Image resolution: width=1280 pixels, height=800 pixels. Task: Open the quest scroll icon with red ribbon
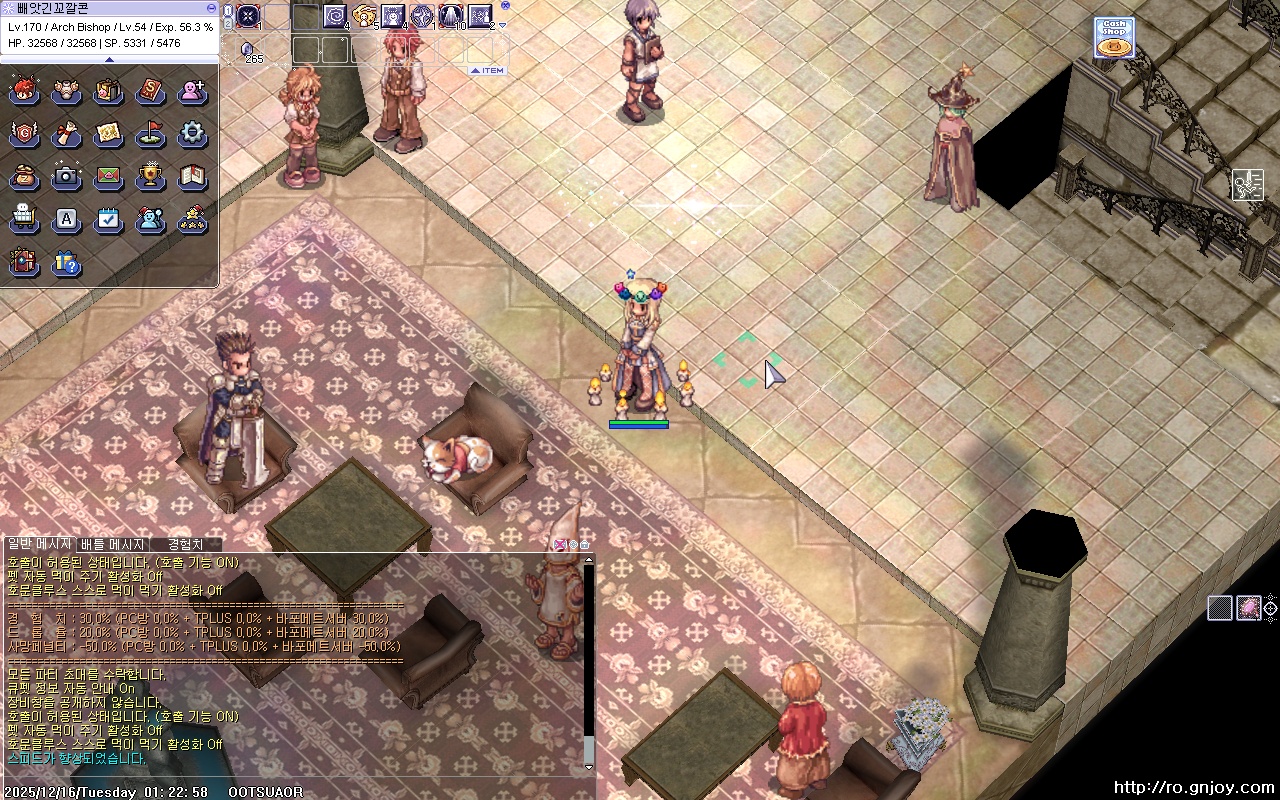coord(66,134)
